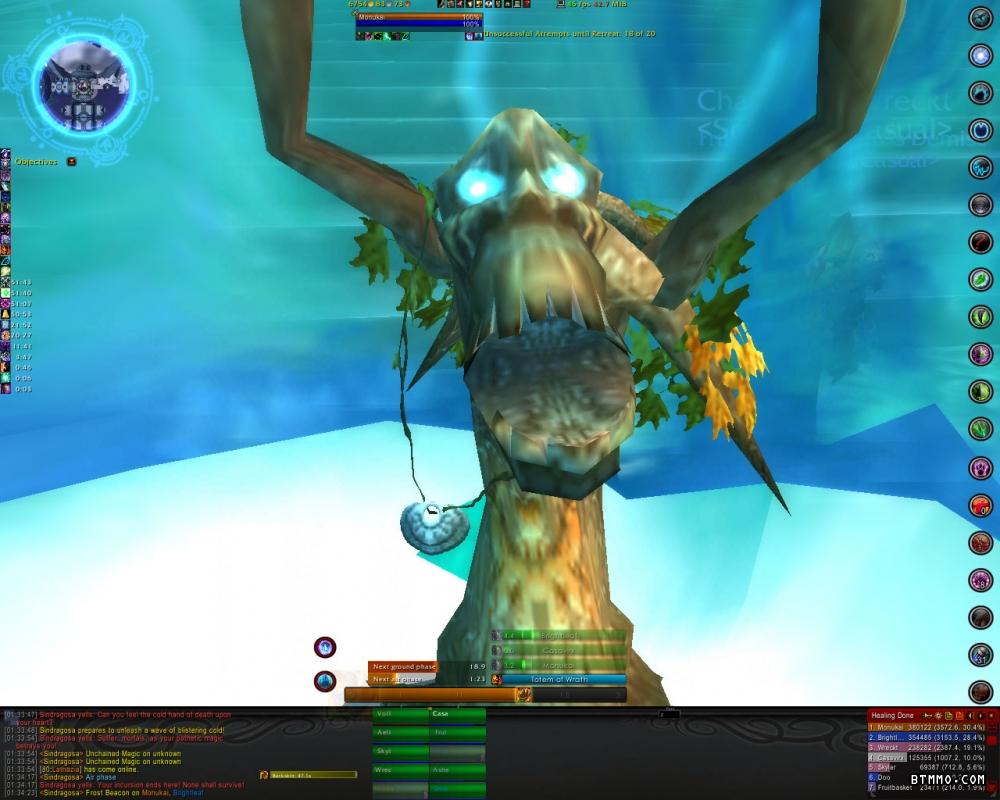The image size is (1000, 800).
Task: Use the red mushroom item button
Action: pos(980,506)
